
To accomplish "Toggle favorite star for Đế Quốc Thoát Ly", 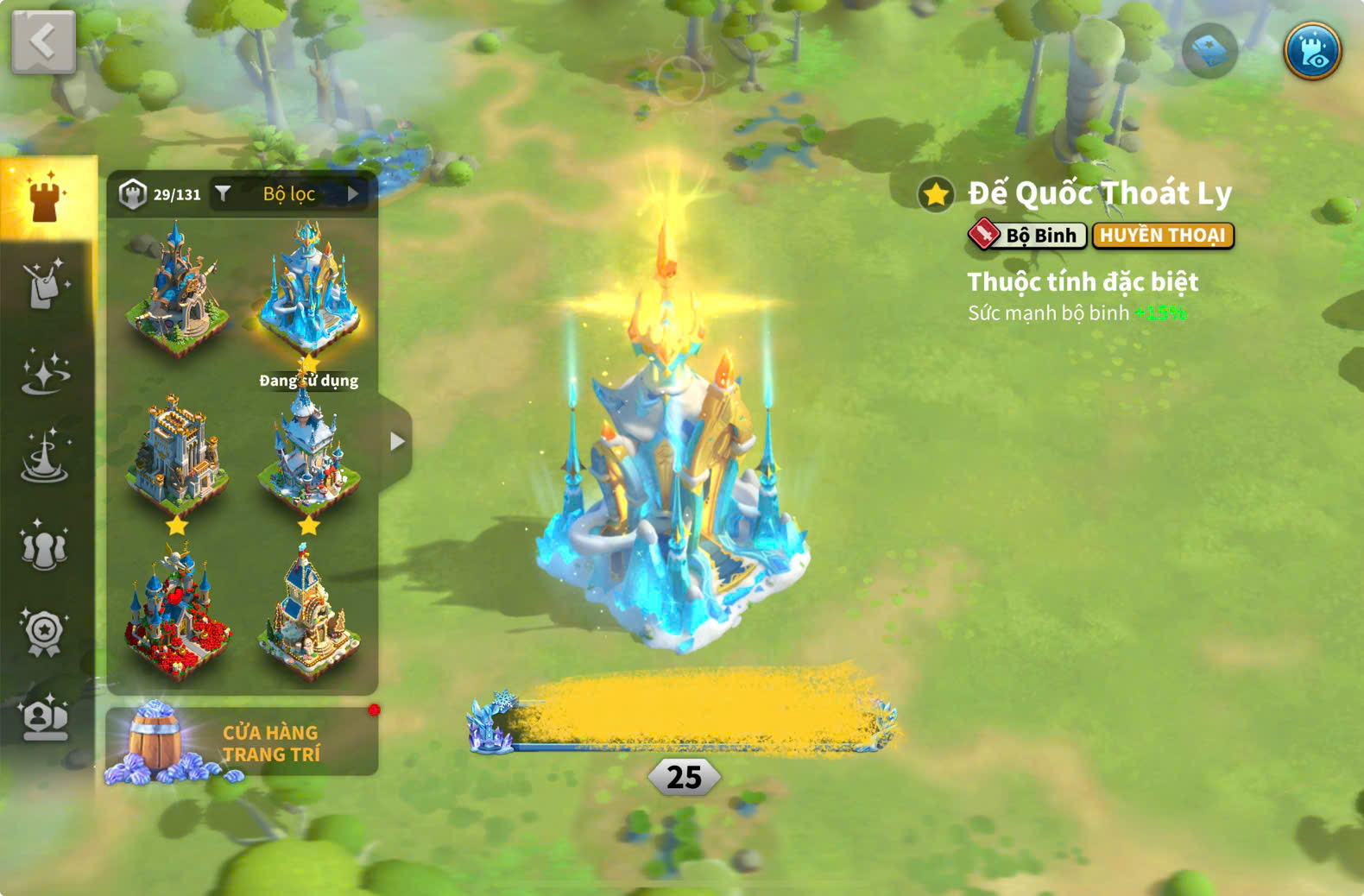I will (x=936, y=194).
